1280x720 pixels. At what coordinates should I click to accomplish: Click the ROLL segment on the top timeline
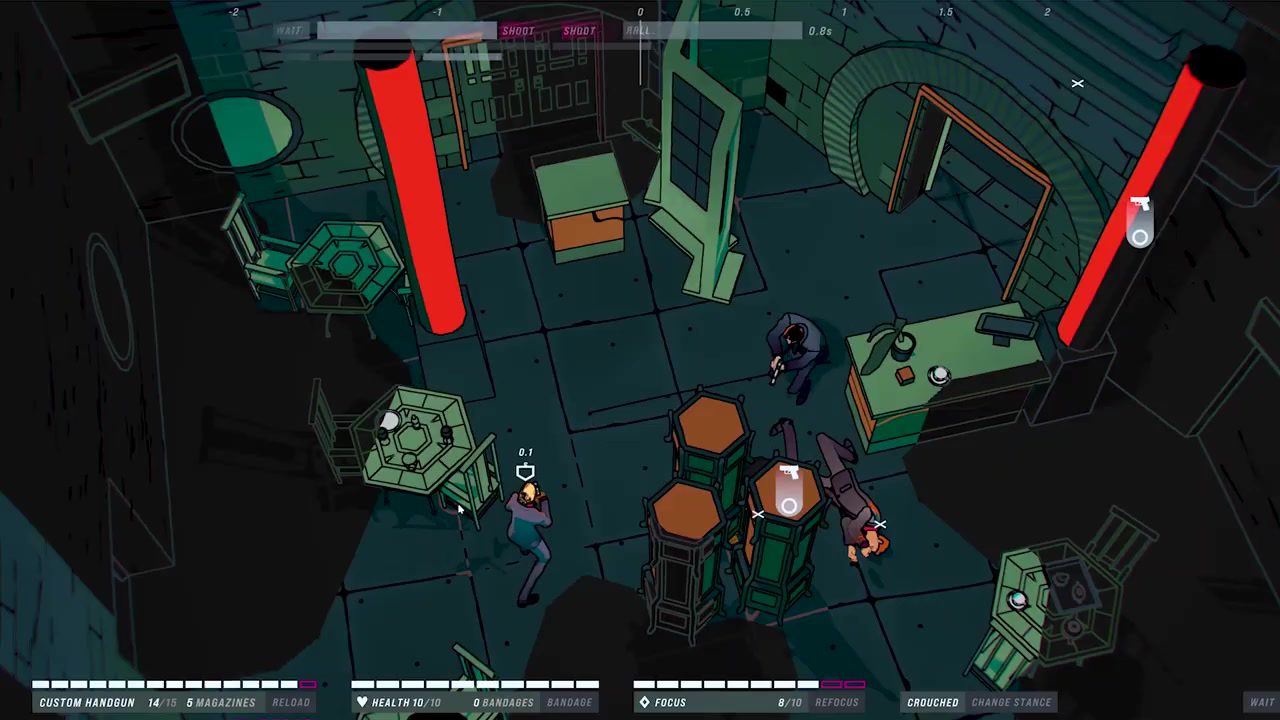tap(637, 31)
